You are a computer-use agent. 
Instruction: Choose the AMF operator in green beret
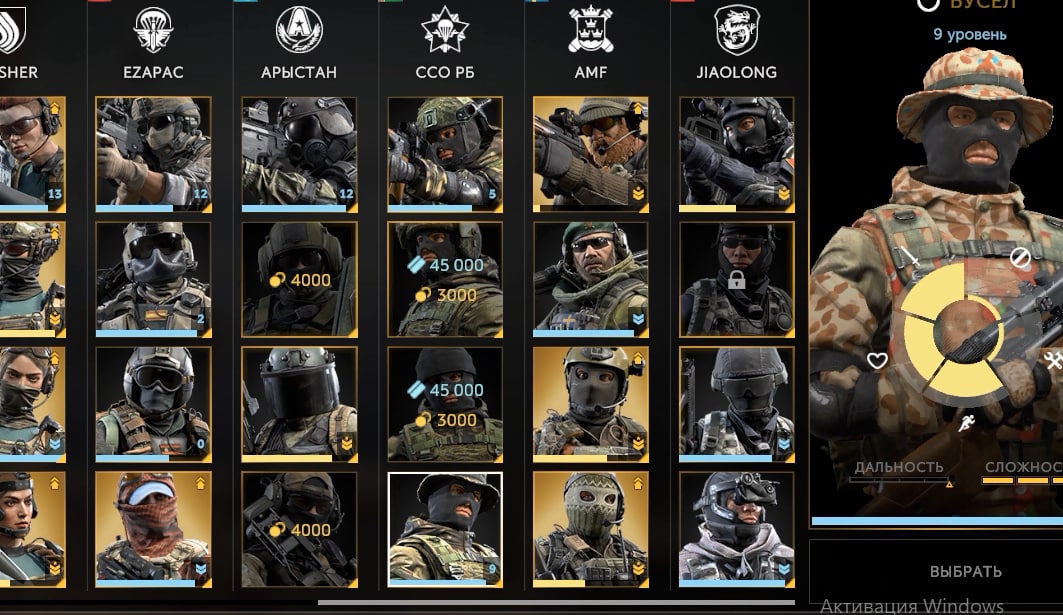[x=591, y=278]
